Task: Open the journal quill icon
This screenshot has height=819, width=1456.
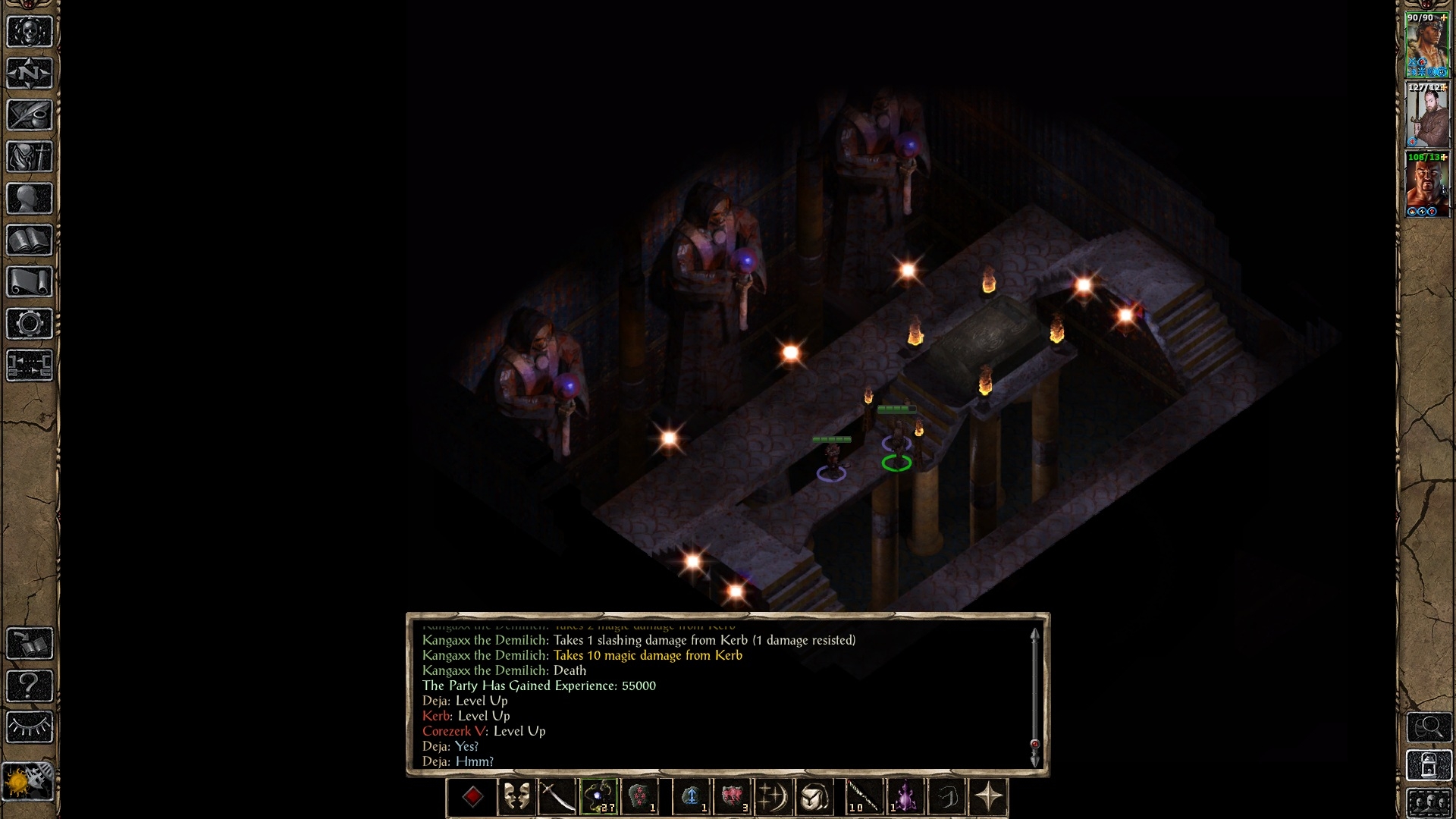Action: click(x=30, y=115)
